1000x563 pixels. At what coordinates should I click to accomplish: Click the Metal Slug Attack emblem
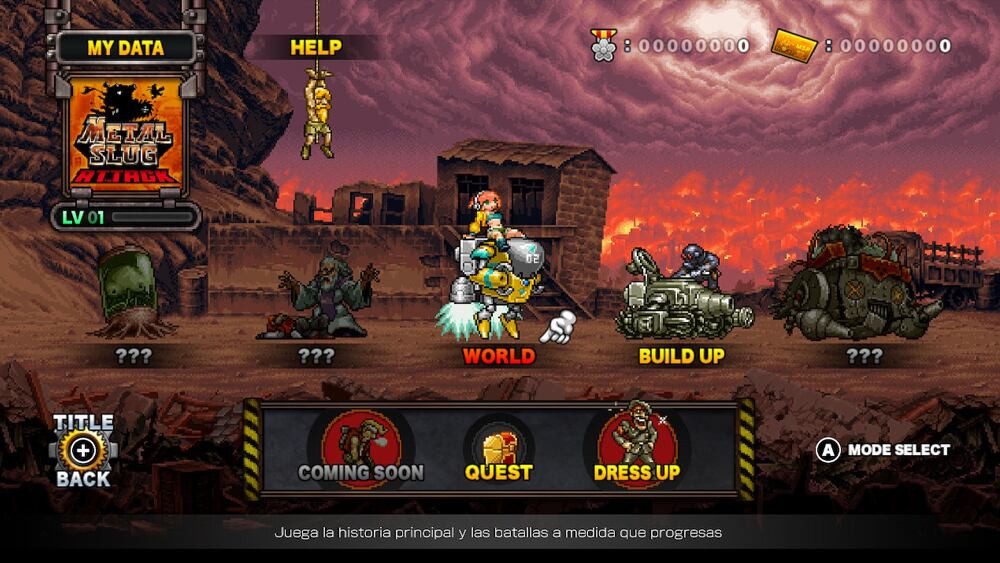(x=127, y=134)
